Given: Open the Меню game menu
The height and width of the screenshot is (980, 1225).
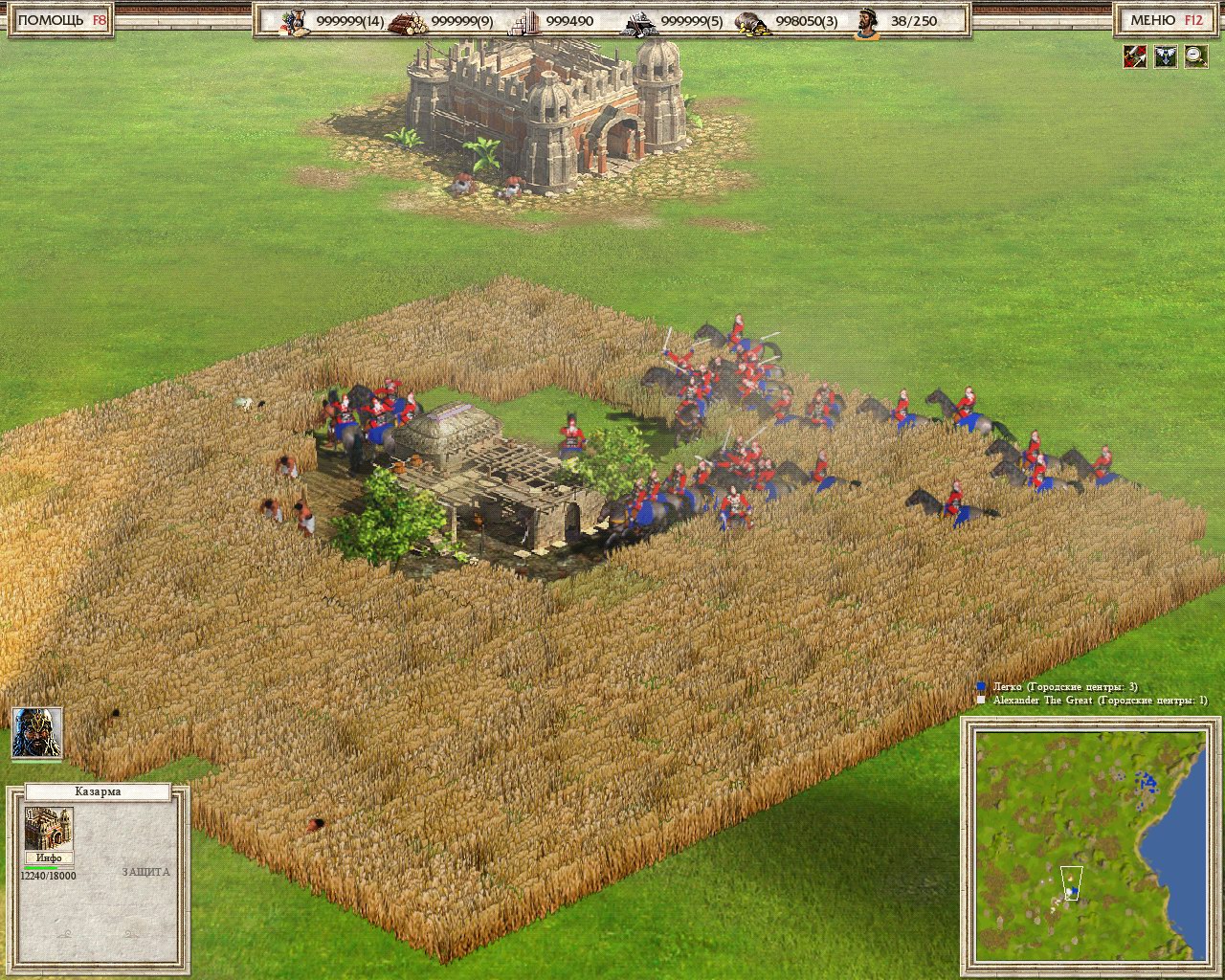Looking at the screenshot, I should (x=1165, y=20).
